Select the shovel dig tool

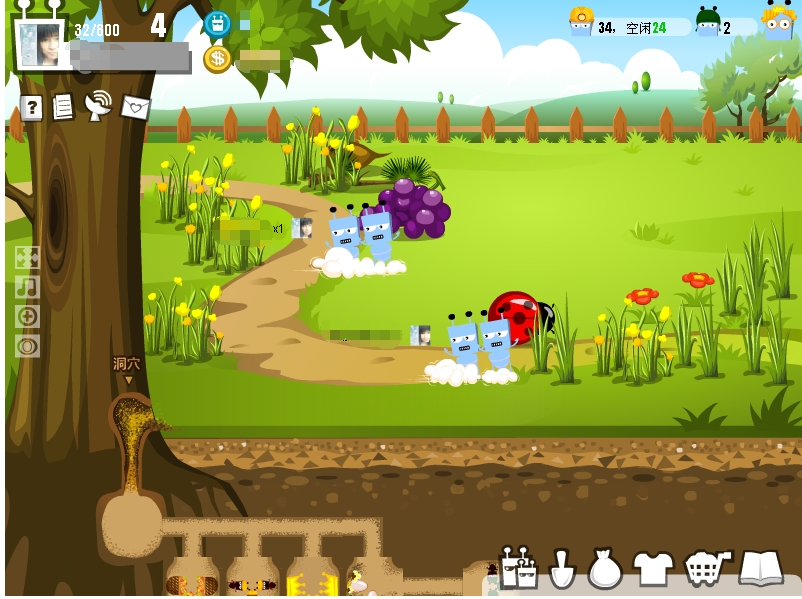pyautogui.click(x=562, y=569)
